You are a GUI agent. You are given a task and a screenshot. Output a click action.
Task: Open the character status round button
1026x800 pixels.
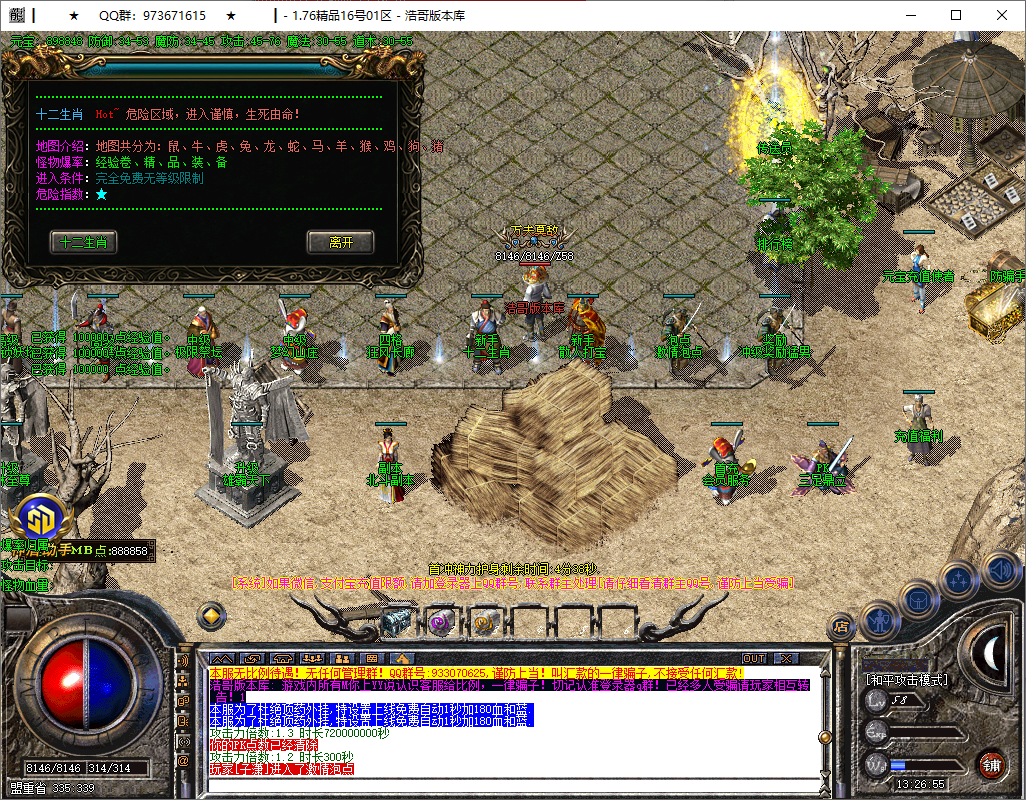tap(880, 621)
